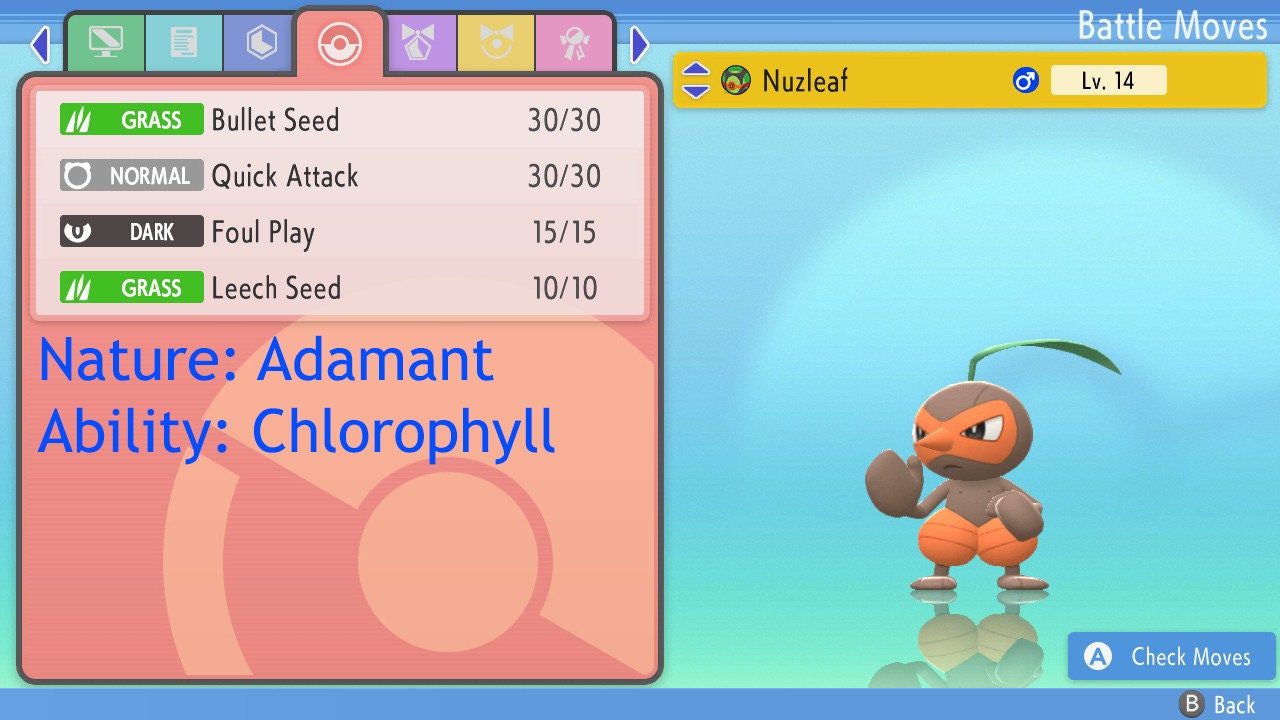Open Contest Moves via the ribbon icon
The width and height of the screenshot is (1280, 720).
tap(420, 42)
